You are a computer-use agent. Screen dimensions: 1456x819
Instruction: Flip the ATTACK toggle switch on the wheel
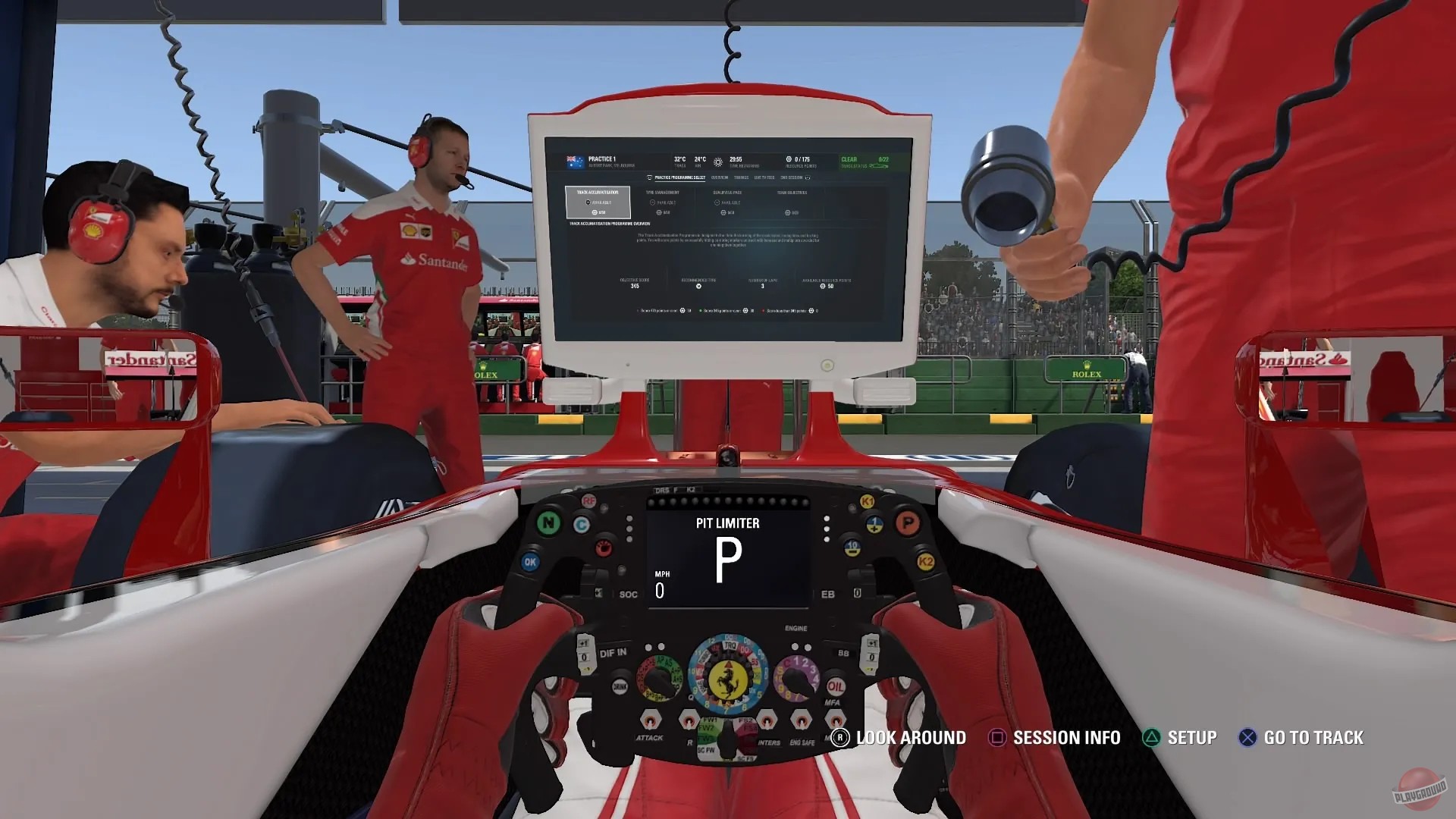(651, 722)
